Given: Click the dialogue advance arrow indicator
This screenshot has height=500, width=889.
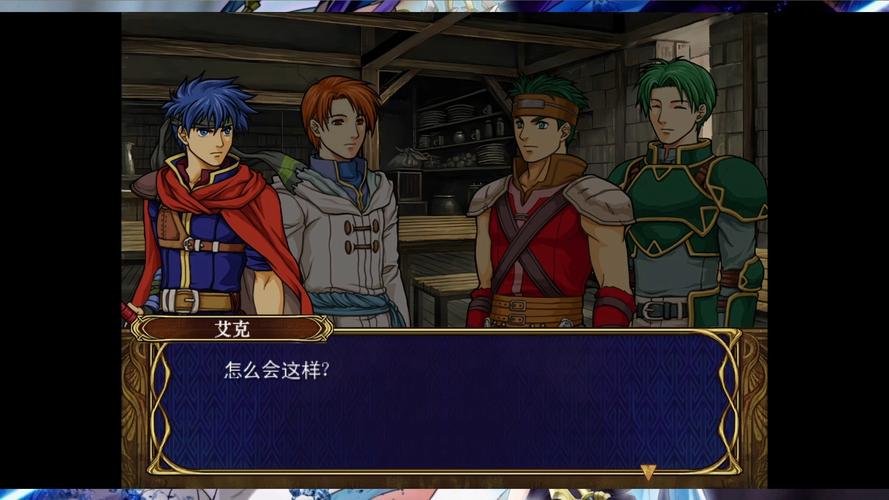Looking at the screenshot, I should [x=648, y=471].
